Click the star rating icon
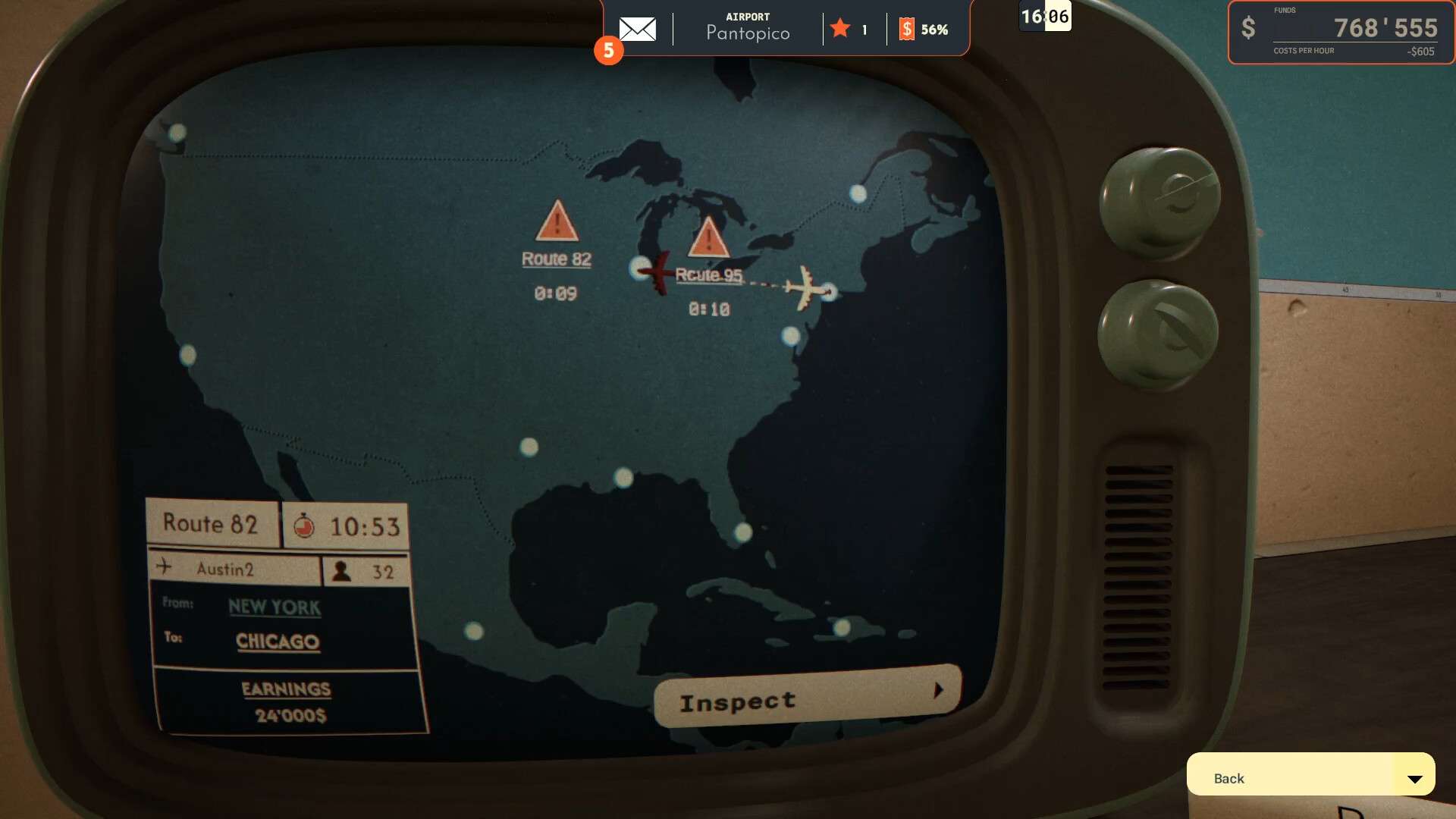The height and width of the screenshot is (819, 1456). tap(839, 30)
